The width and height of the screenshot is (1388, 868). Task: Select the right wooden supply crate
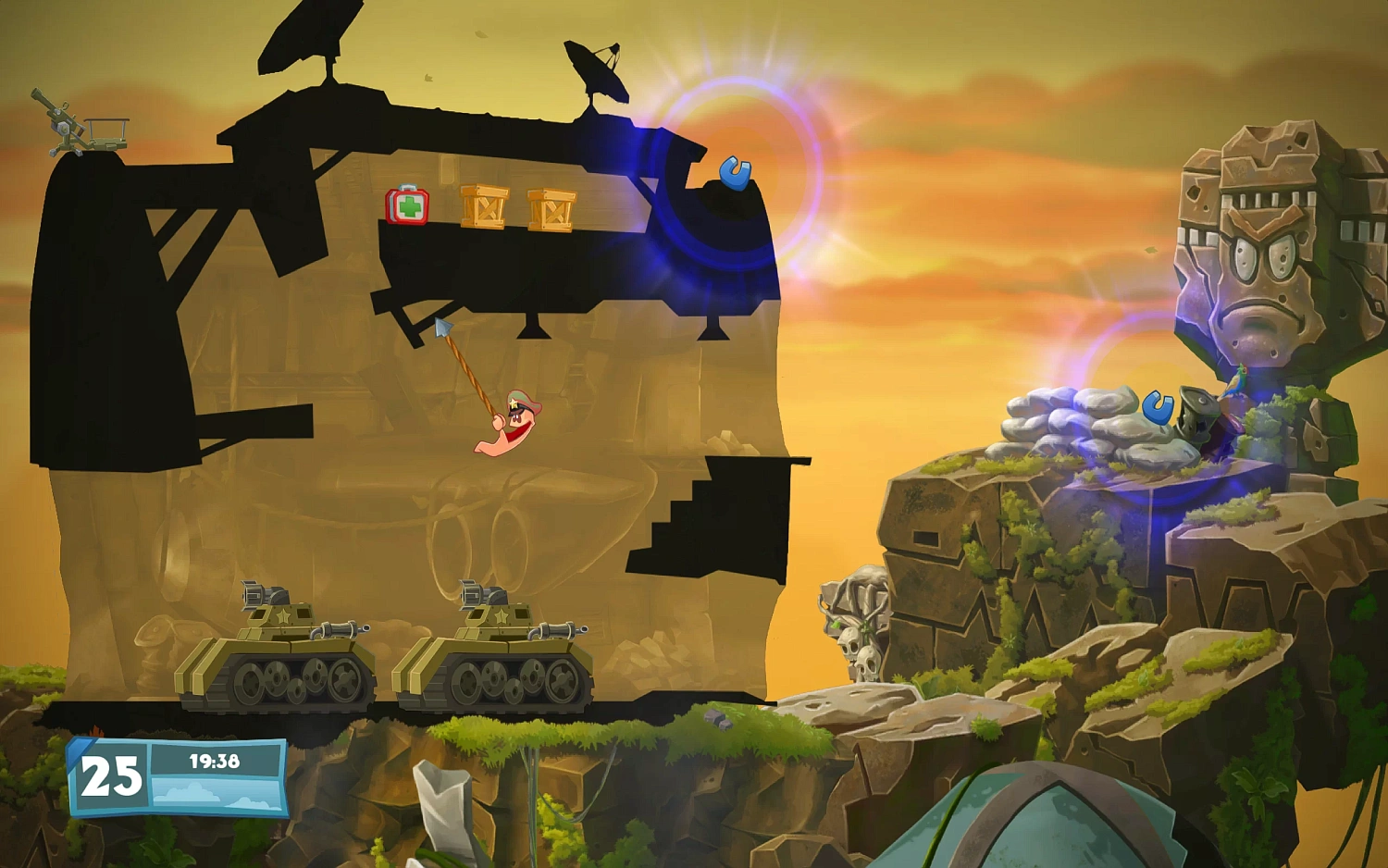pos(550,210)
